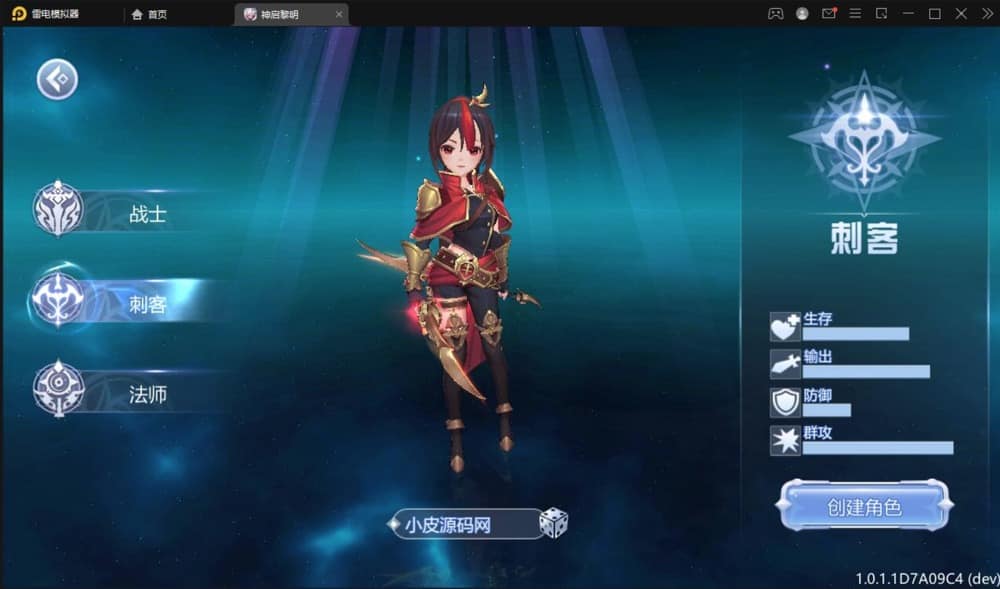Image resolution: width=1000 pixels, height=589 pixels.
Task: Close the 神启黎明 emulator tab
Action: [x=340, y=14]
